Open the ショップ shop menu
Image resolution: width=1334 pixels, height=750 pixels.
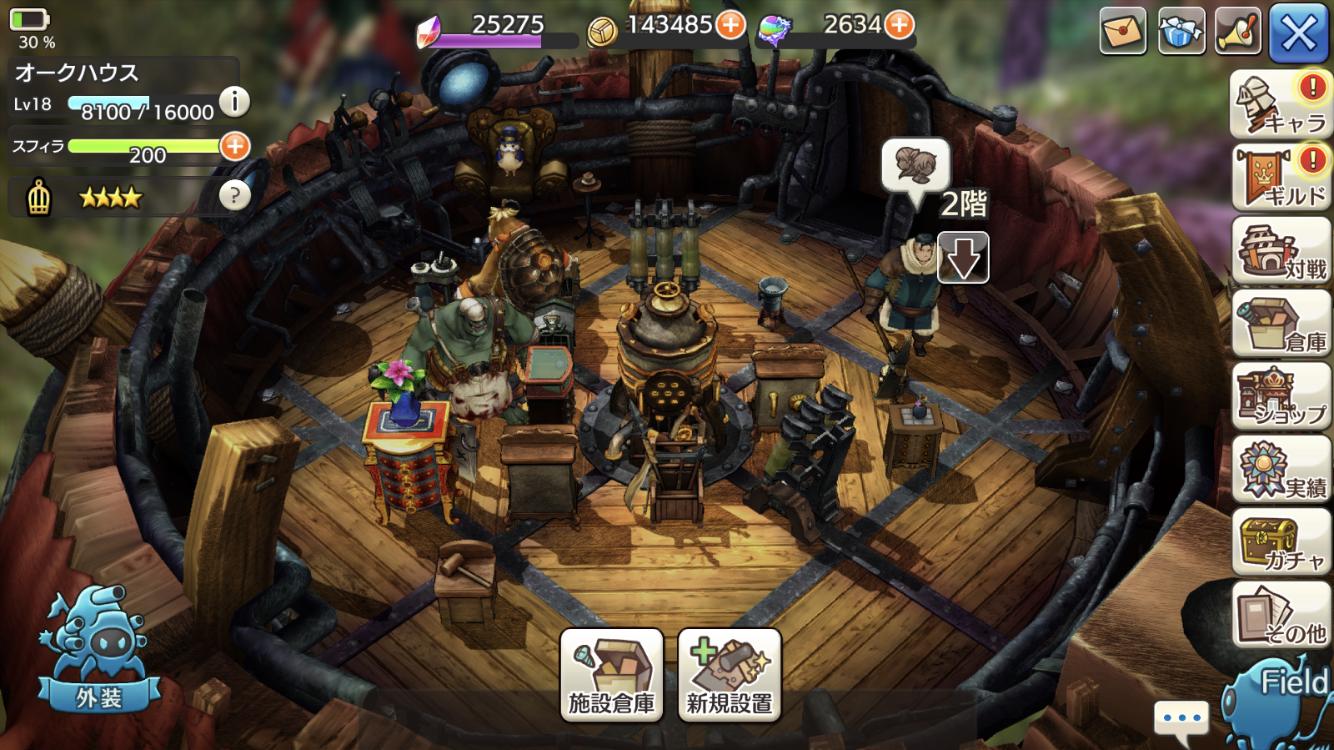click(1280, 396)
